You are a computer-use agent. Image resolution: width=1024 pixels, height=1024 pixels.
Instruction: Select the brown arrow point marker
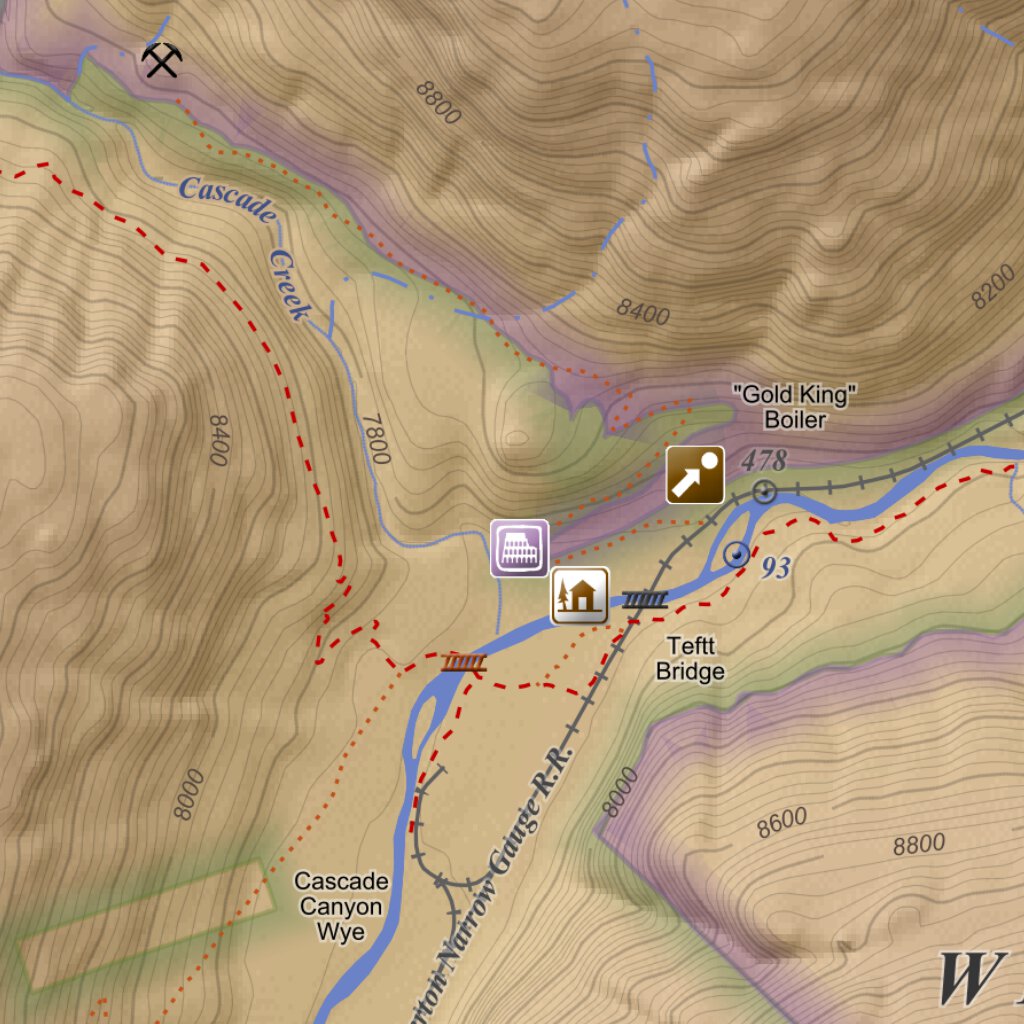[695, 475]
